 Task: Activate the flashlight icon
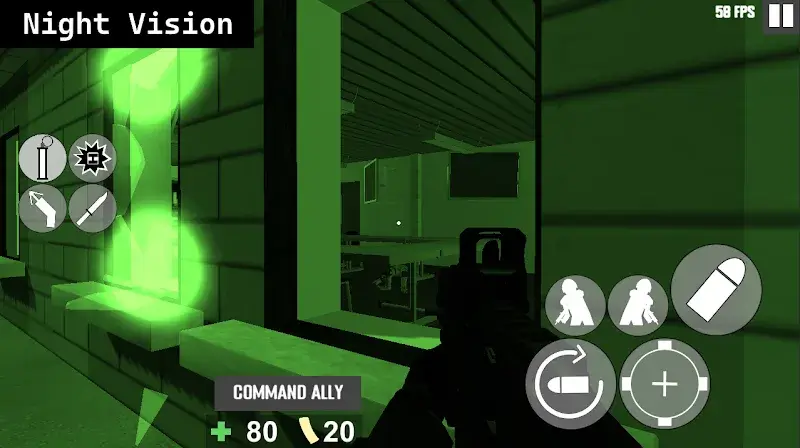43,207
